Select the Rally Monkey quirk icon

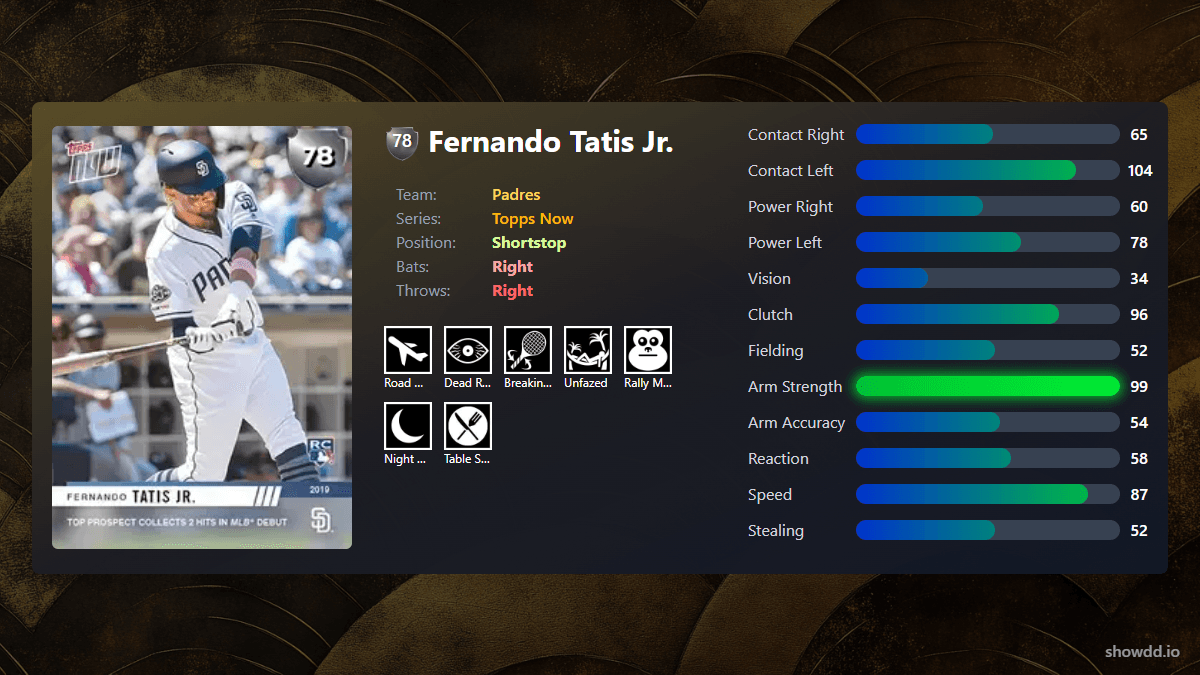coord(648,350)
